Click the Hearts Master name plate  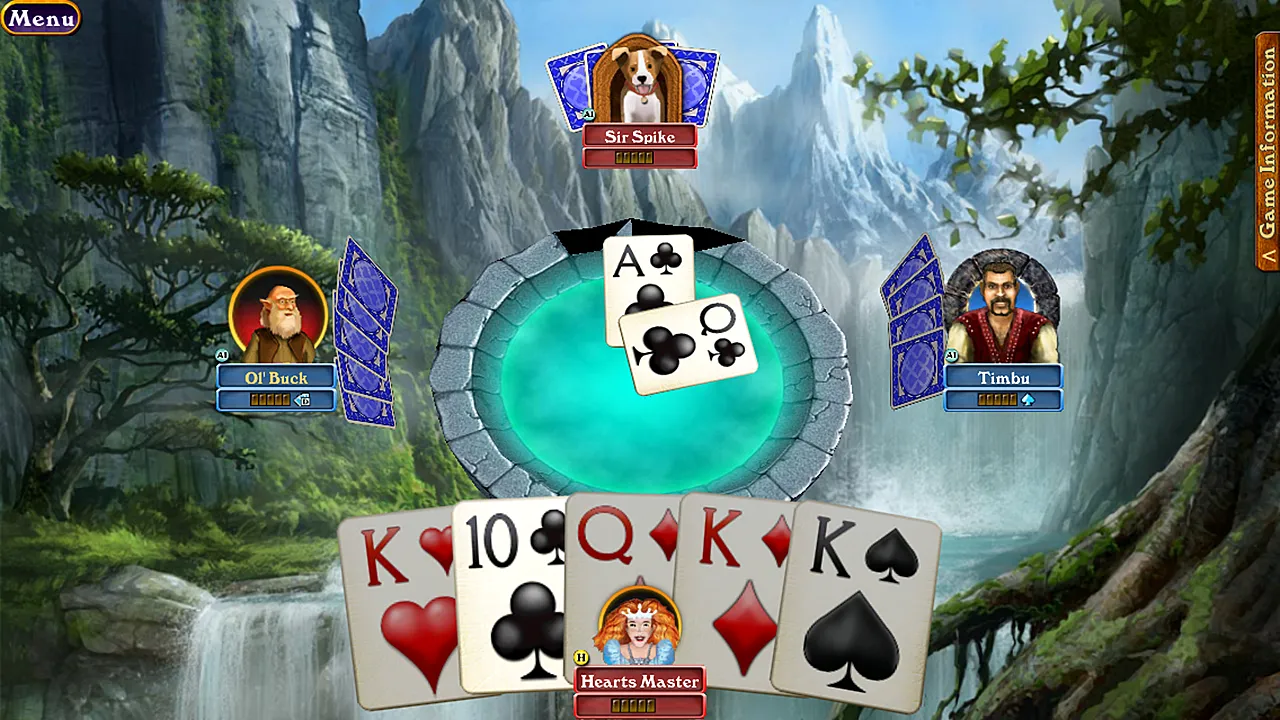point(639,682)
